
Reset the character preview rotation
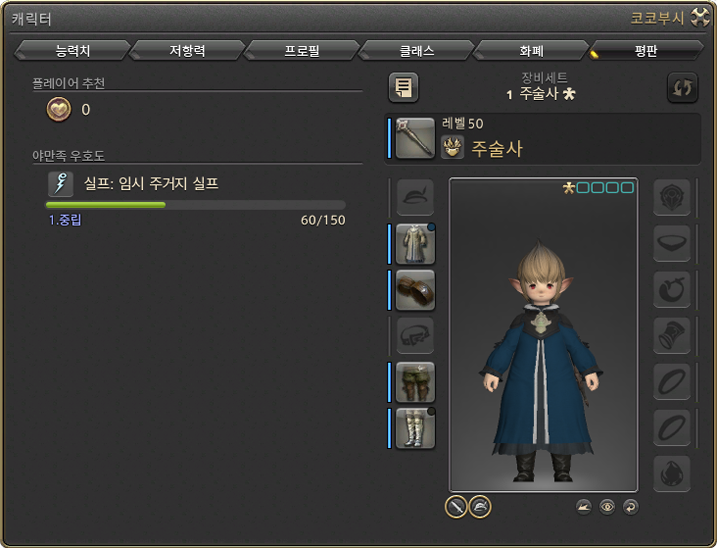pos(630,507)
